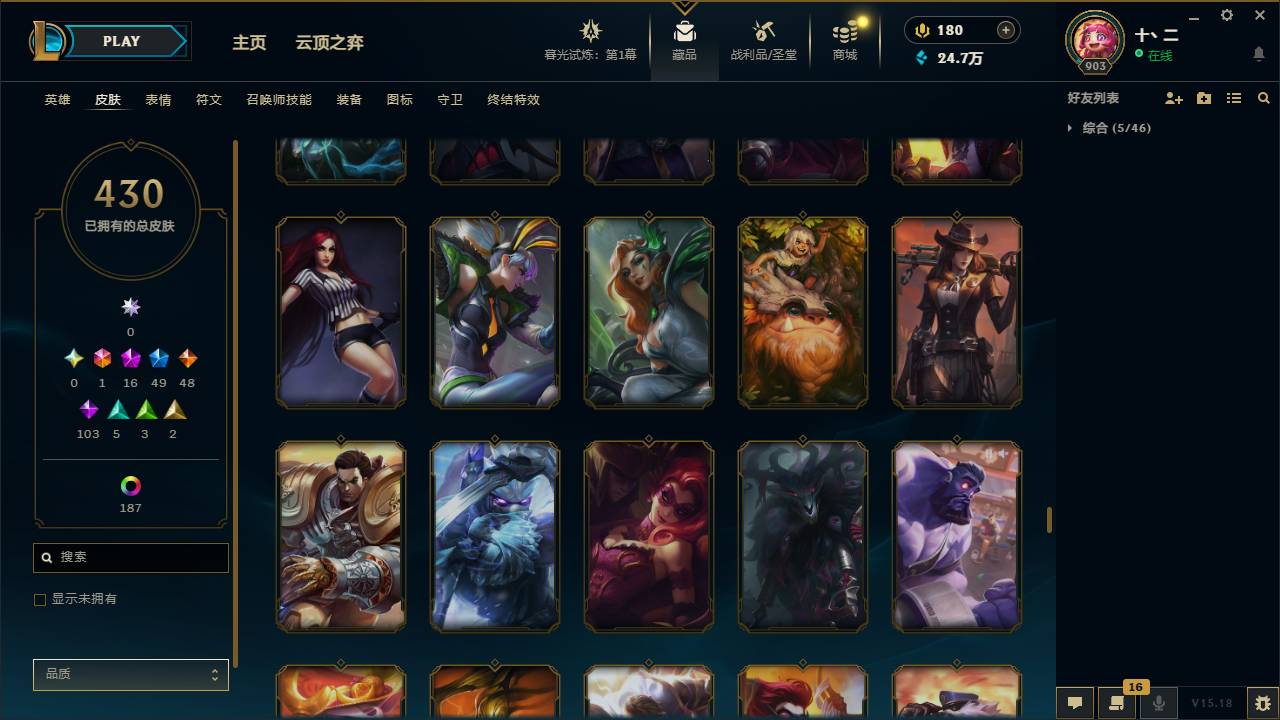Screen dimensions: 1280x720
Task: Select the cowgirl Caitlyn skin thumbnail
Action: [x=956, y=311]
